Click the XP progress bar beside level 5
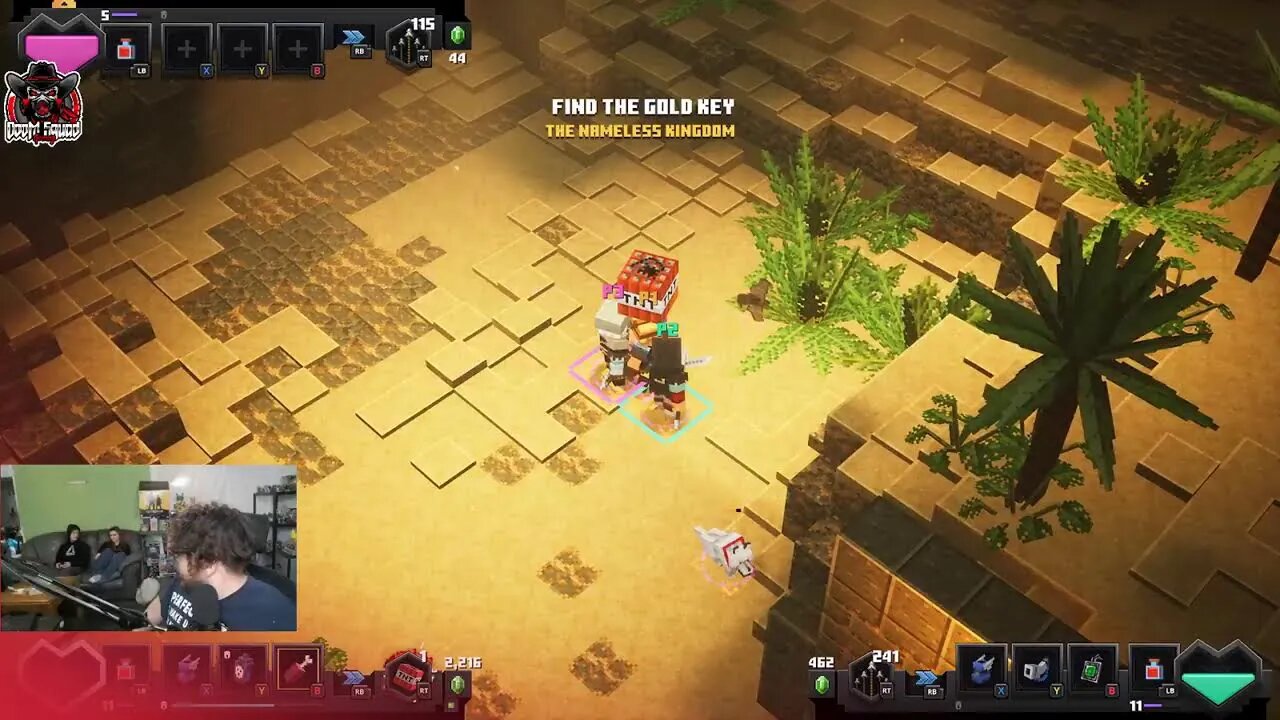Viewport: 1280px width, 720px height. pyautogui.click(x=122, y=13)
